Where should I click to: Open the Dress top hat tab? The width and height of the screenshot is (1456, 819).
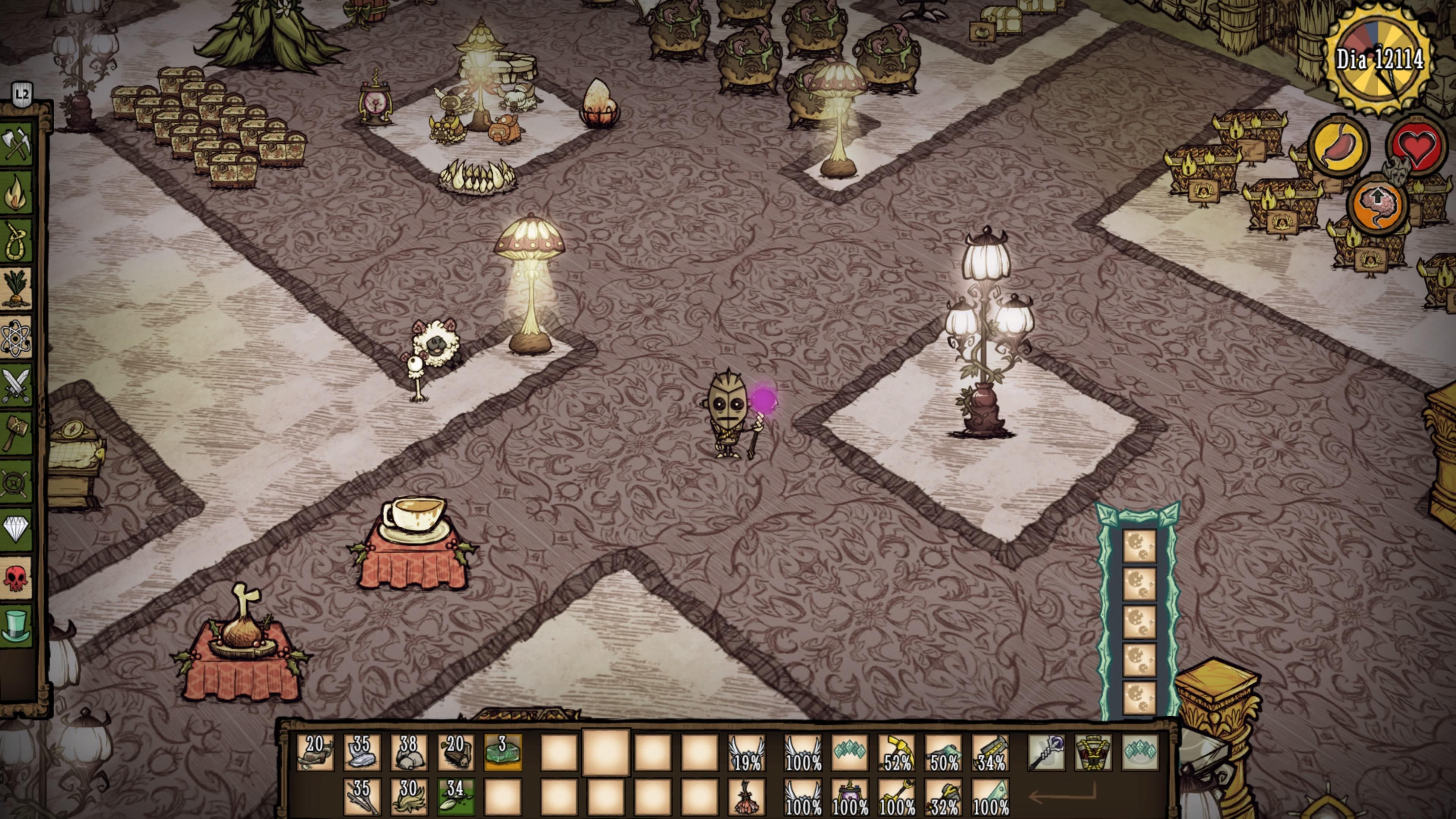pyautogui.click(x=16, y=626)
